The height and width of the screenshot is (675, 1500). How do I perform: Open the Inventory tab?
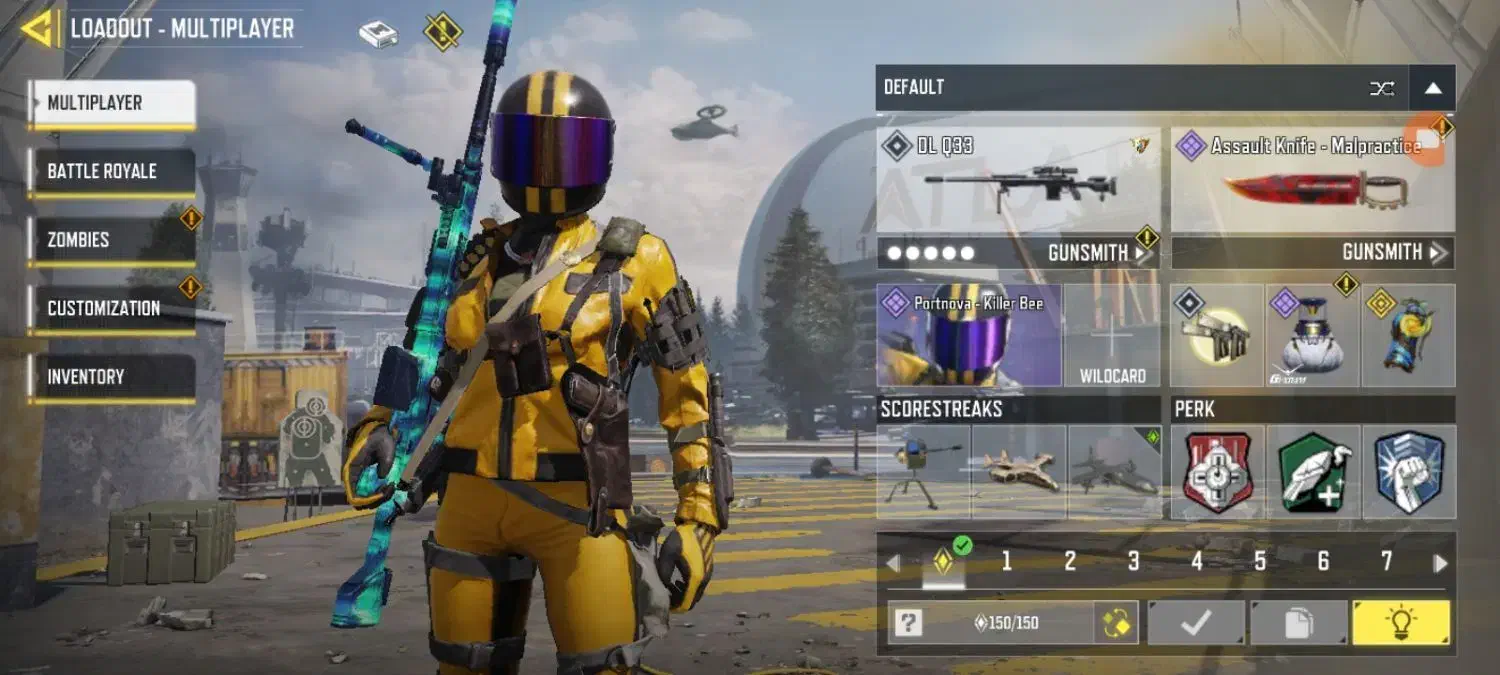click(112, 377)
